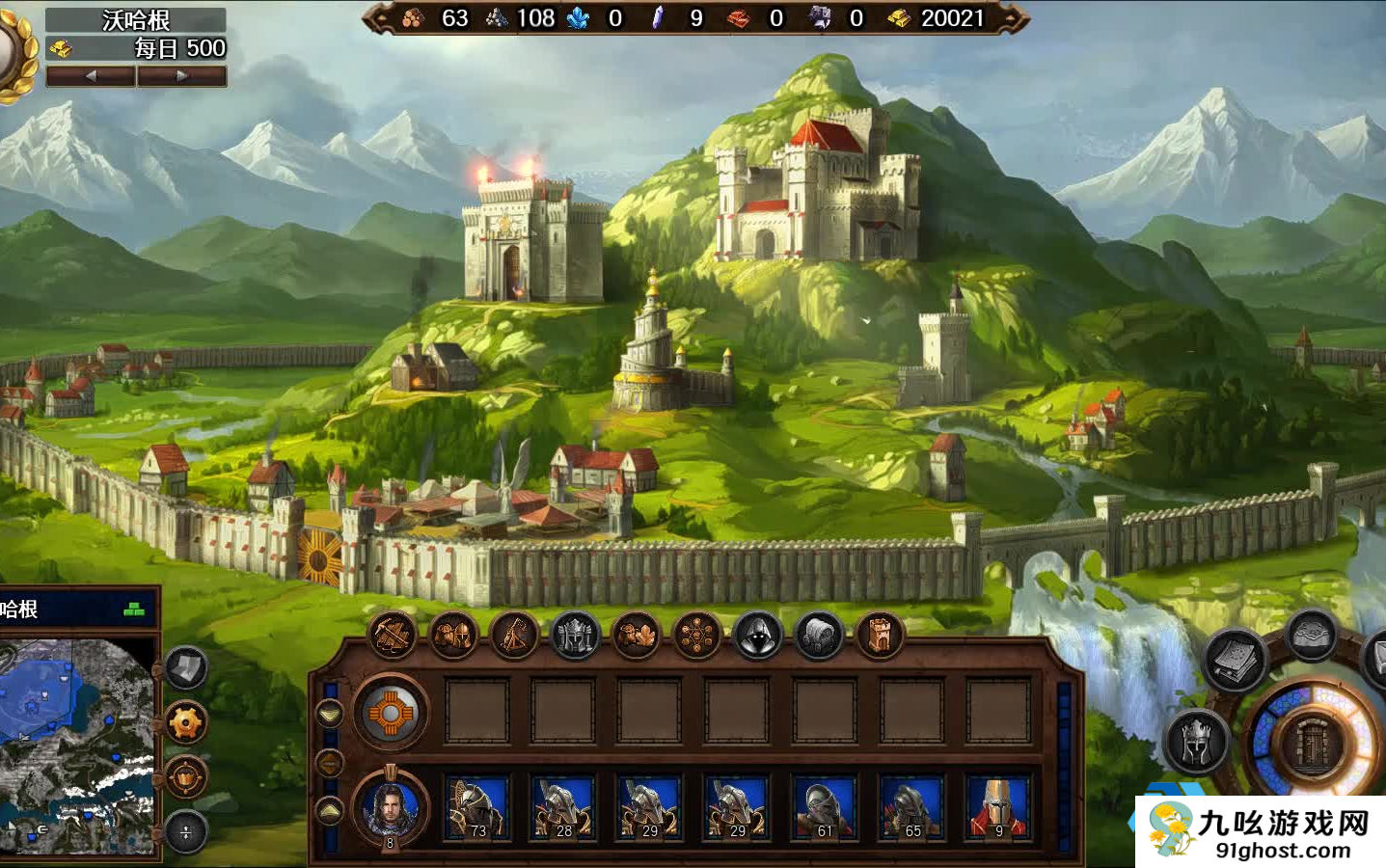Open settings with the orange gear button

point(186,721)
